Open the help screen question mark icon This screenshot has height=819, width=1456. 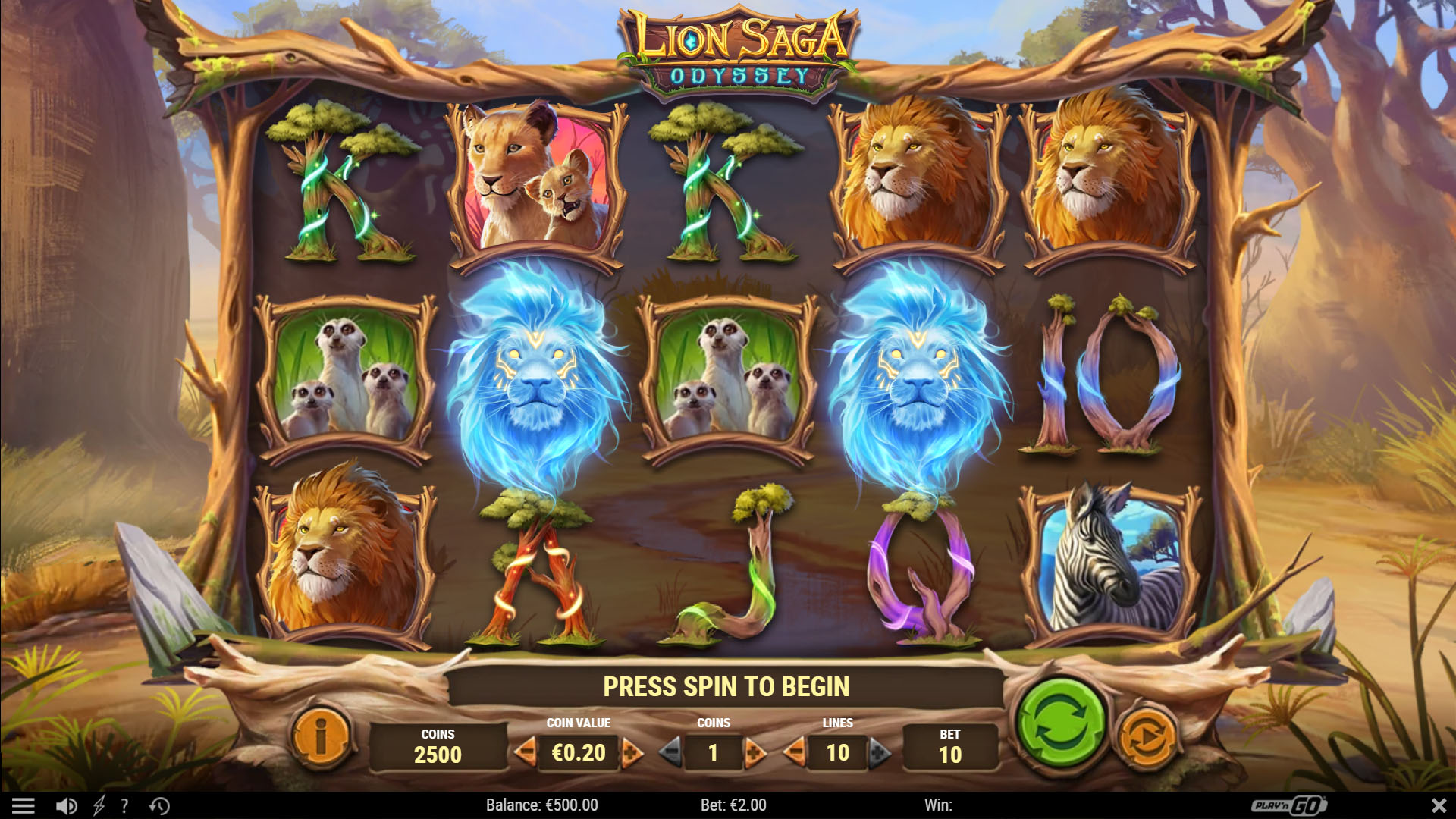pos(123,805)
